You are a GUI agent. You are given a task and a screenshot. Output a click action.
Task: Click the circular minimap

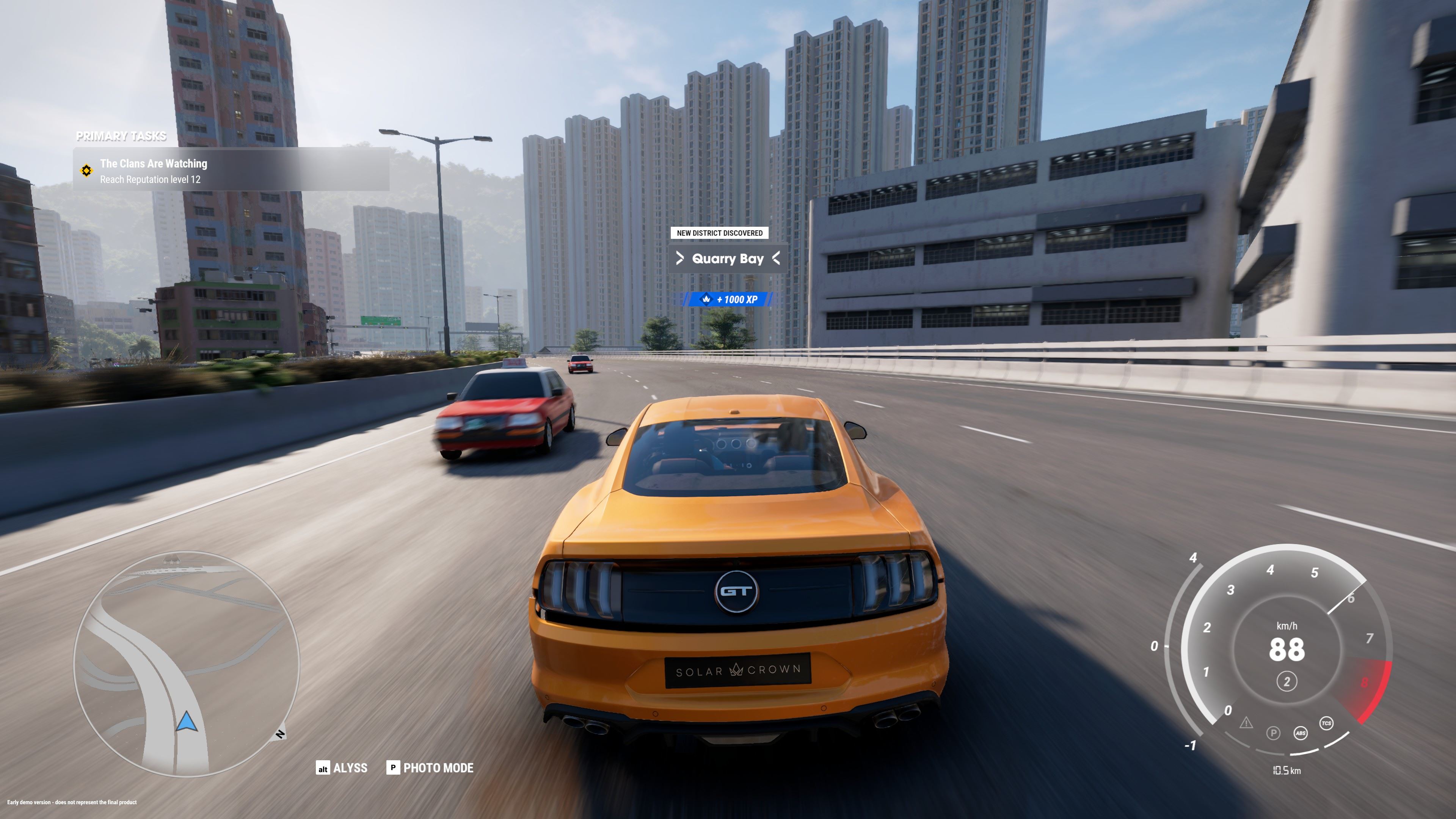coord(187,664)
